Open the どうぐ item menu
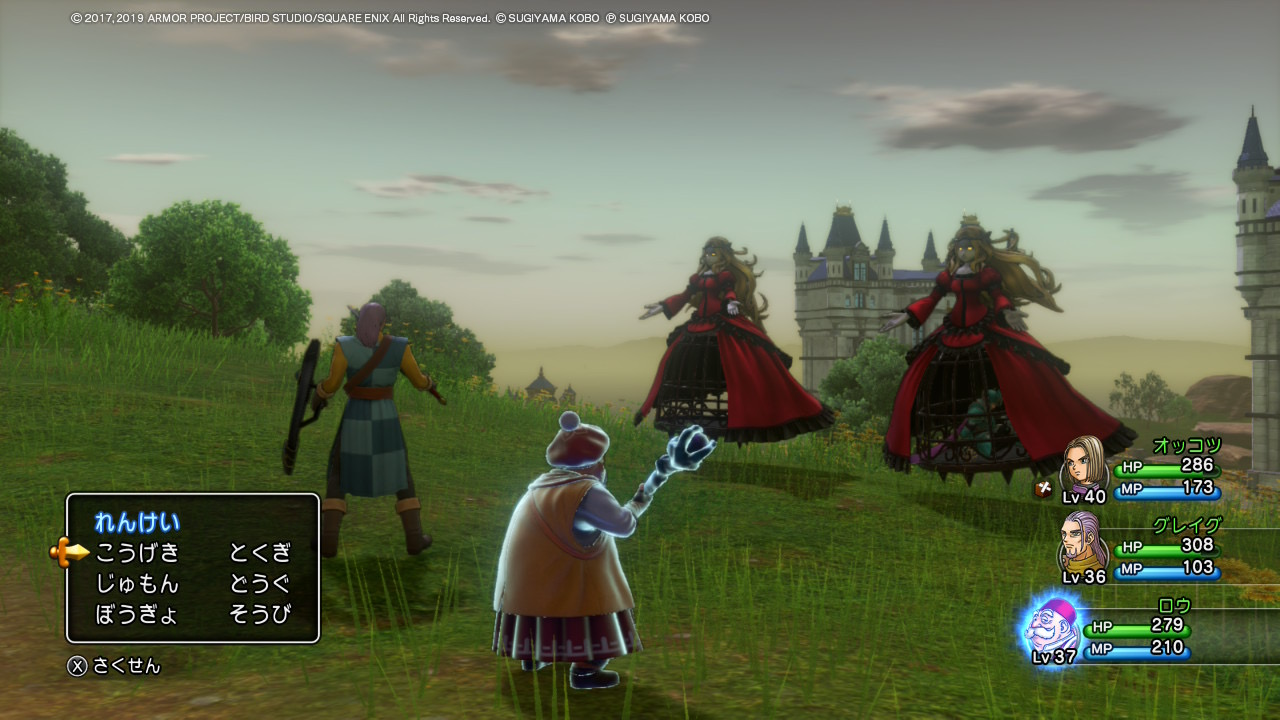This screenshot has height=720, width=1280. coord(260,583)
